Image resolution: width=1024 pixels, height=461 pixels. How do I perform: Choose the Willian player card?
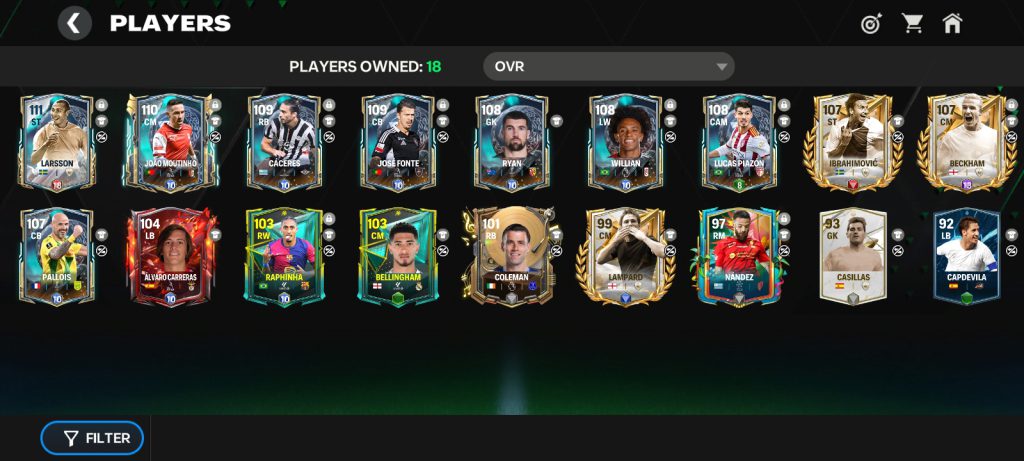tap(625, 142)
